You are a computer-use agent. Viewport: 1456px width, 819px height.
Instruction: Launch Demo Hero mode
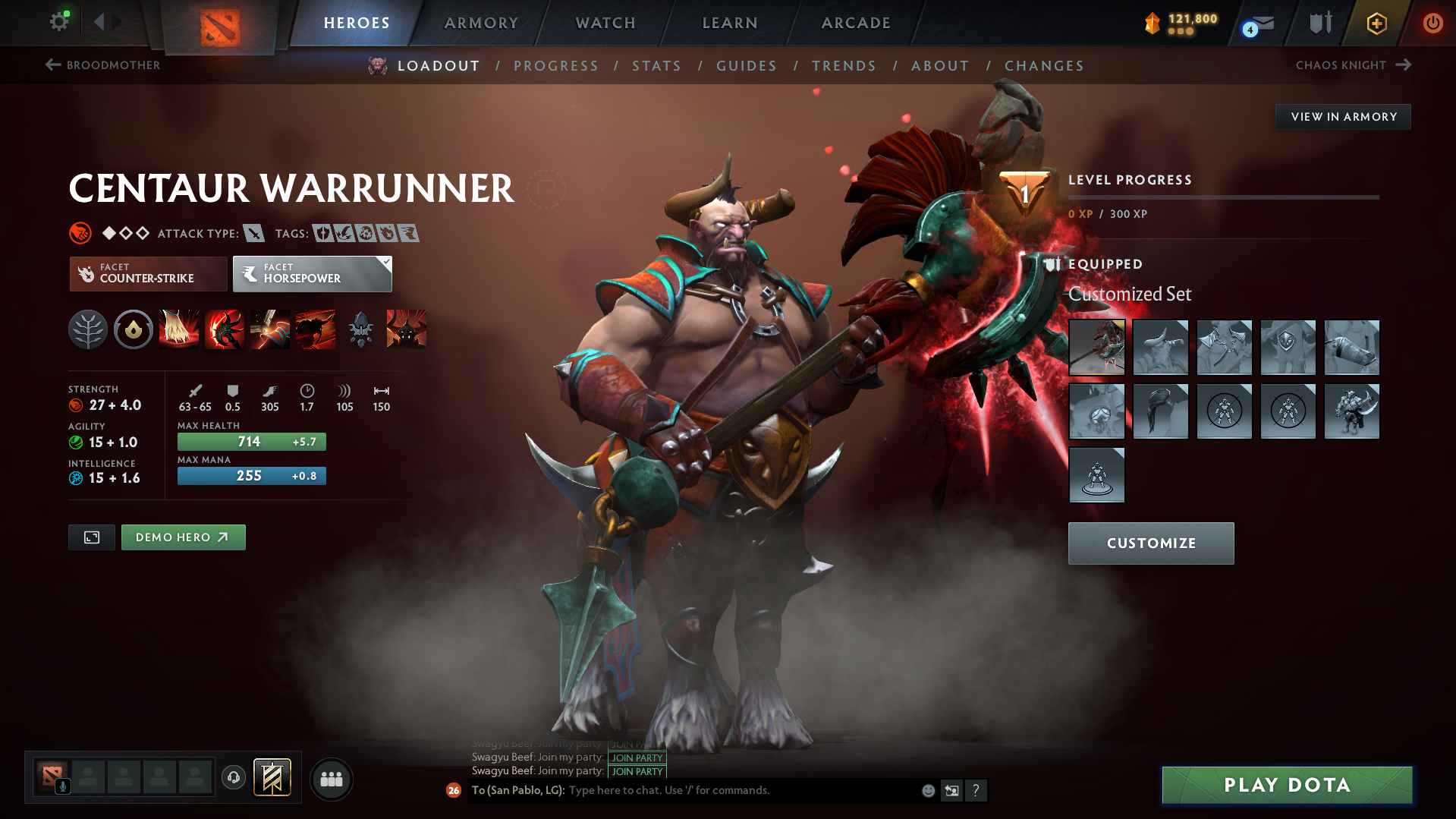pyautogui.click(x=183, y=537)
